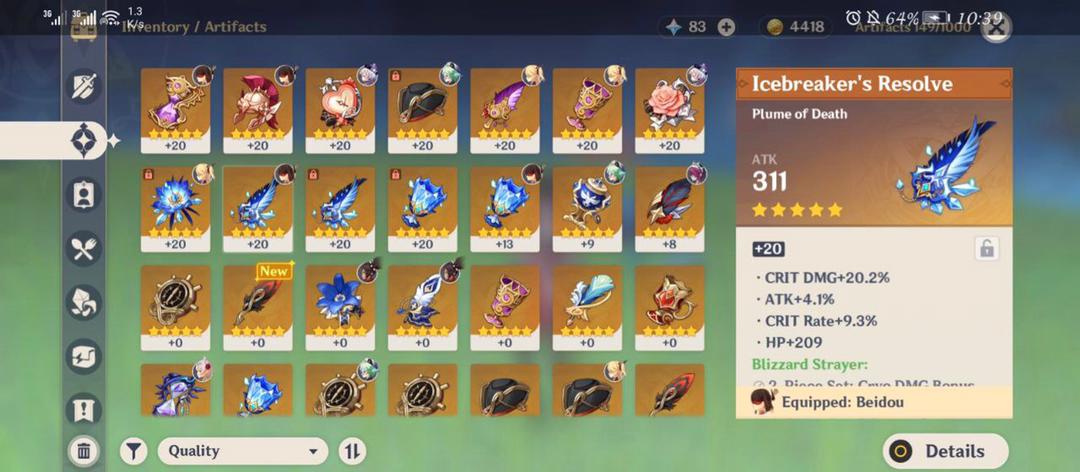Select the +13 blue artifact

(x=504, y=207)
